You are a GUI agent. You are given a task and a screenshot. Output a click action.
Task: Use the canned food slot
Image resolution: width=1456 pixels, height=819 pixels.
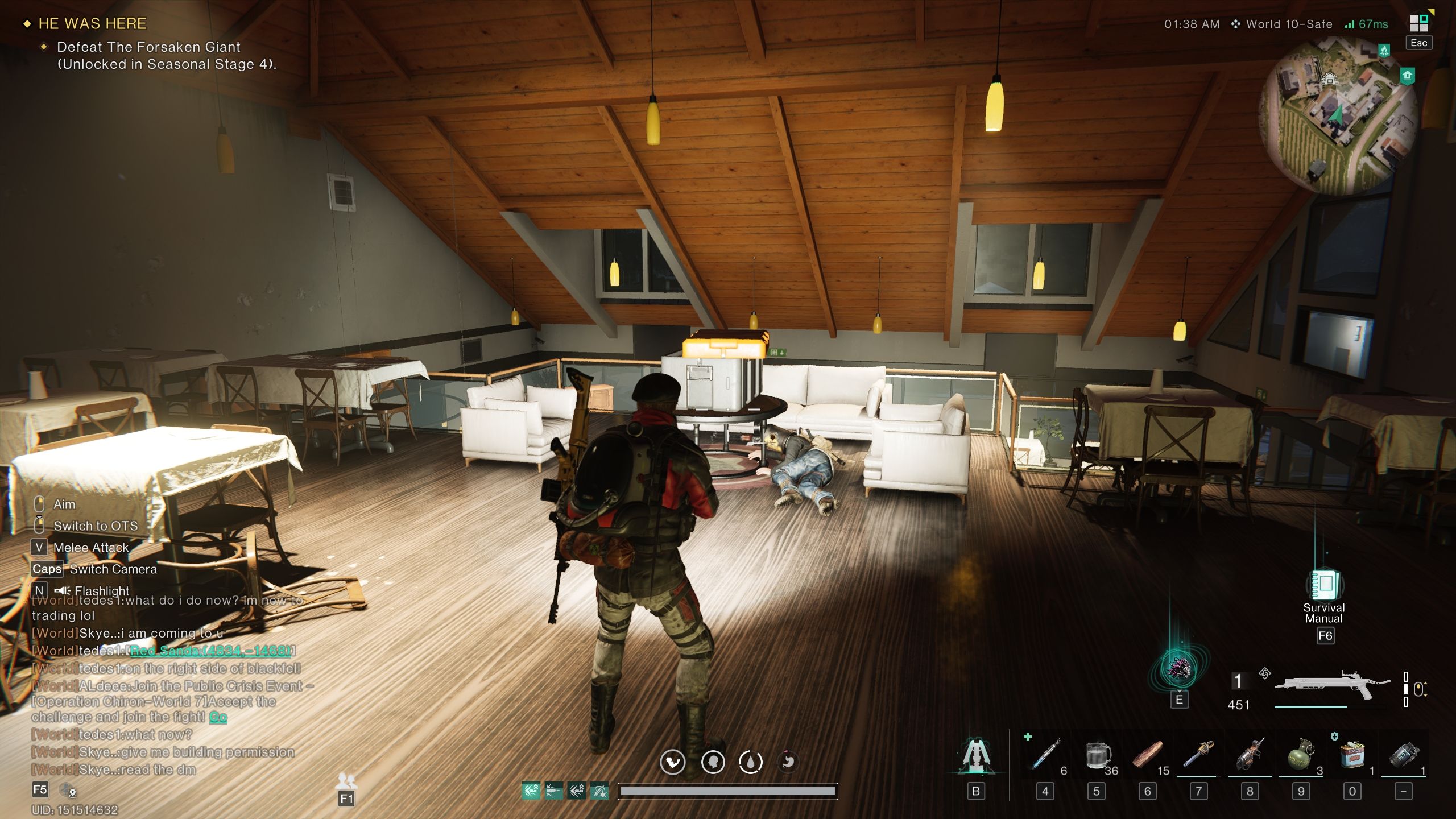click(x=1352, y=756)
